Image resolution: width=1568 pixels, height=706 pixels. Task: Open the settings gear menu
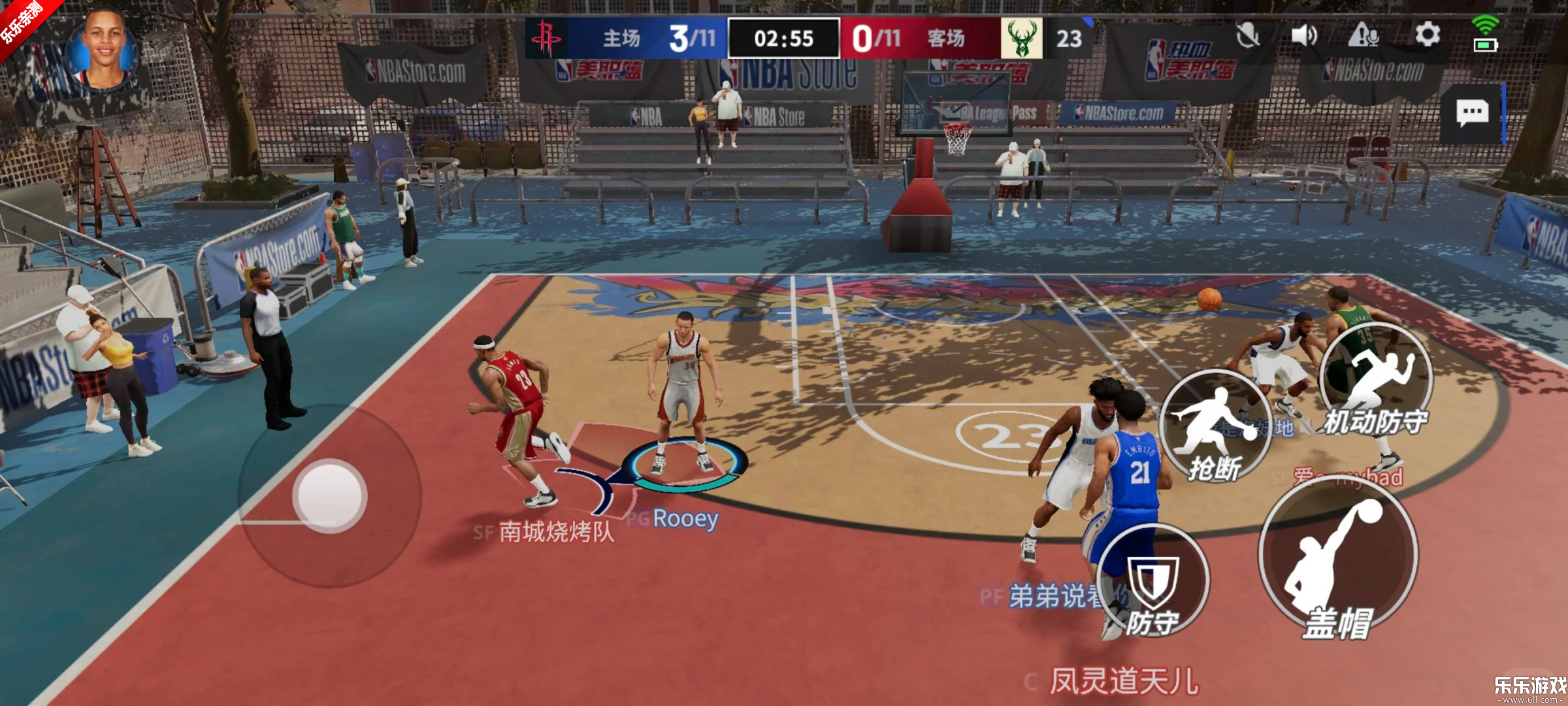point(1427,35)
